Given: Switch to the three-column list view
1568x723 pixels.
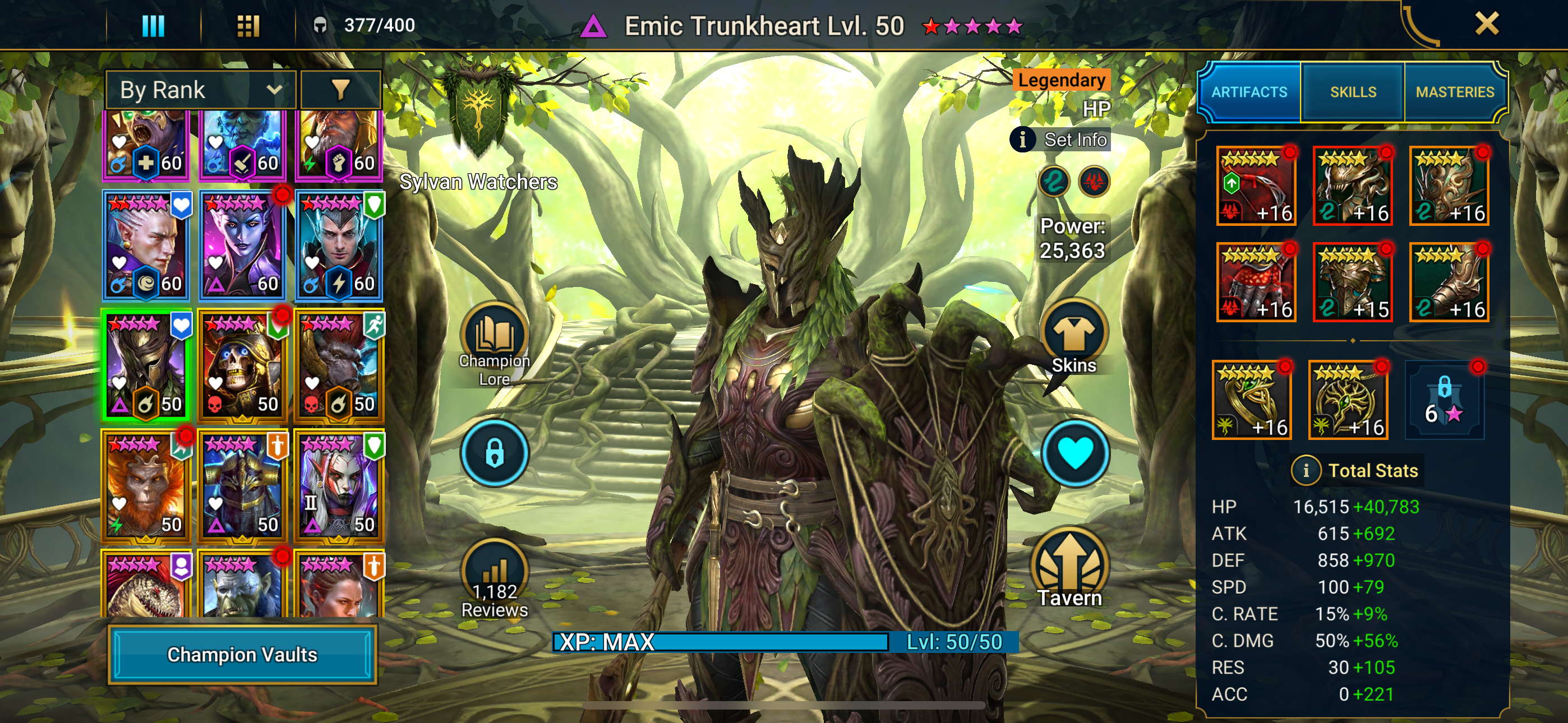Looking at the screenshot, I should (x=153, y=26).
